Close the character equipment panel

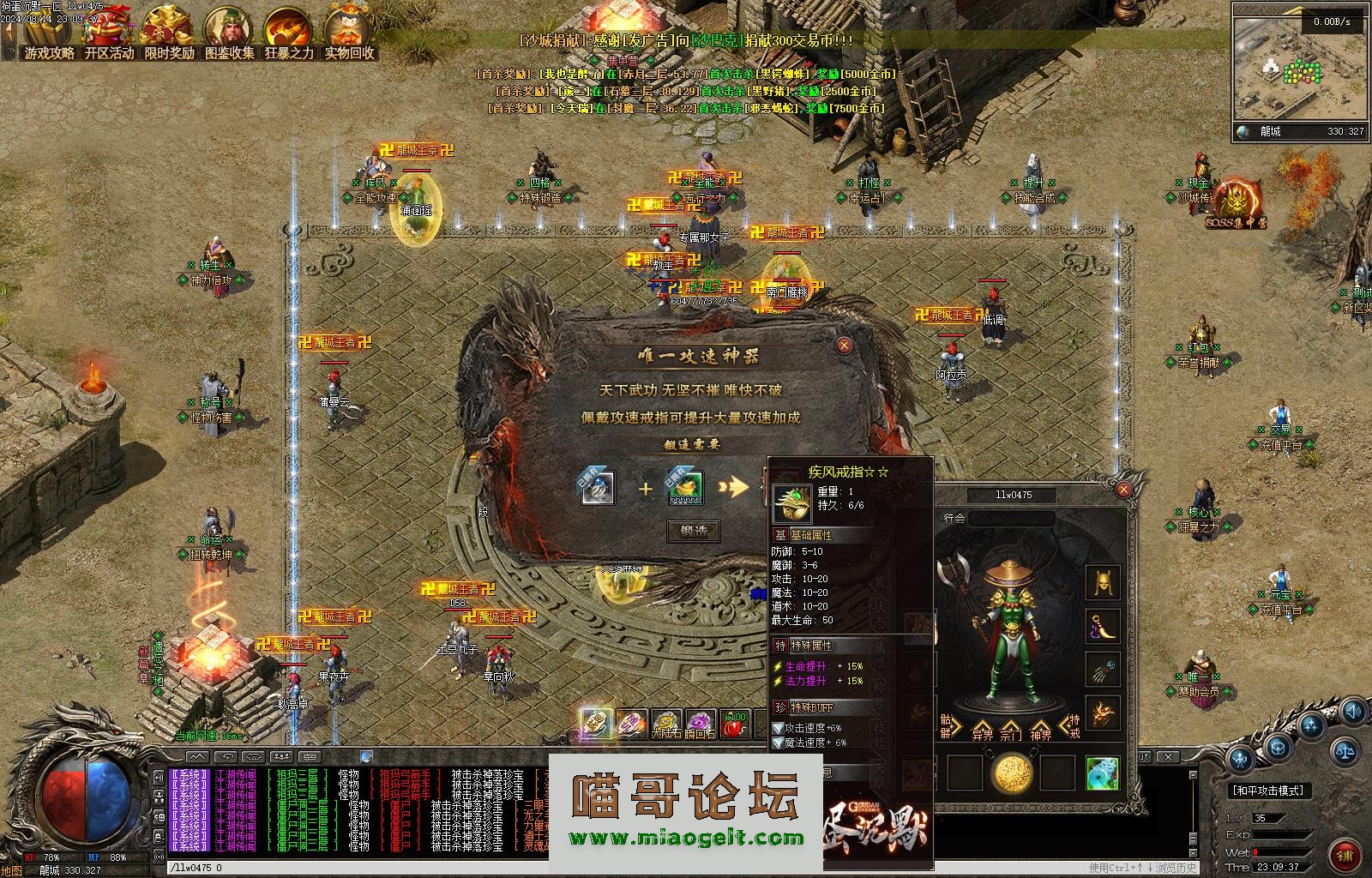(x=1123, y=490)
